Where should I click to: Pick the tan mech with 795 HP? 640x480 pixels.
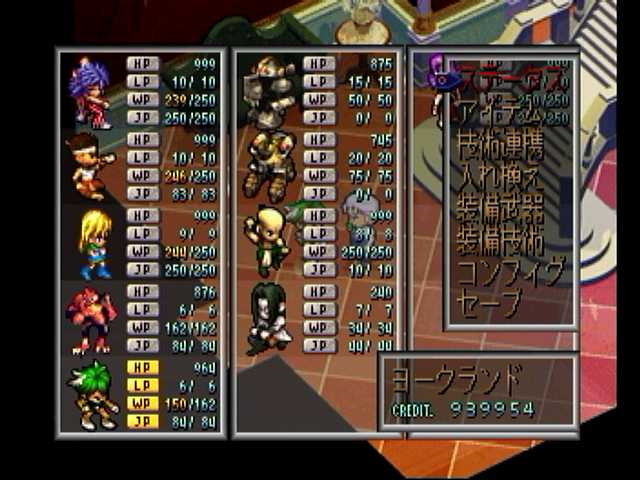point(269,165)
